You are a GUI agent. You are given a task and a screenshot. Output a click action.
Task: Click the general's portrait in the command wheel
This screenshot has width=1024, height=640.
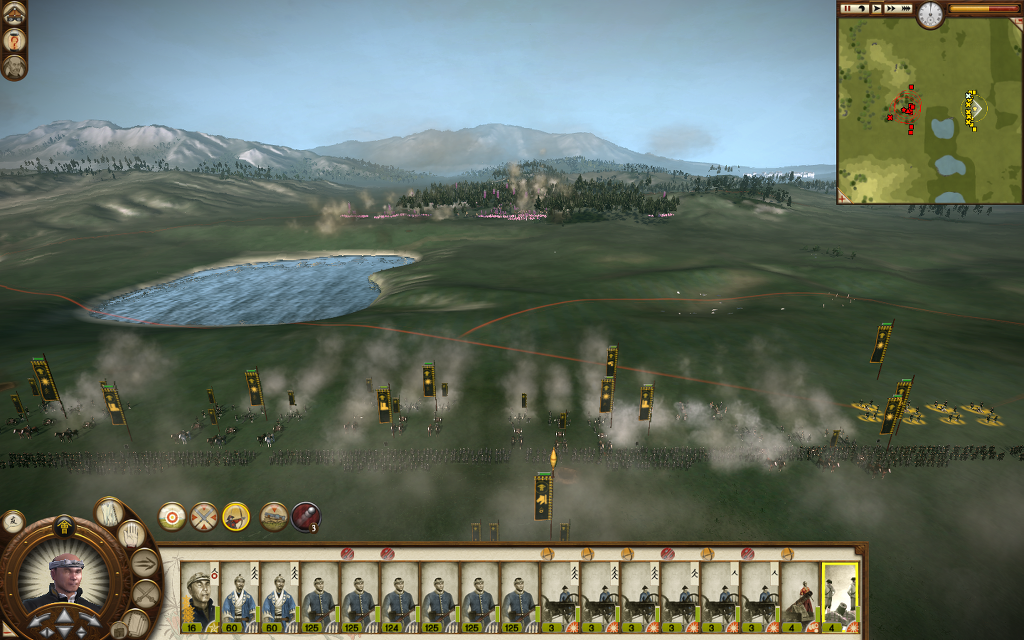63,579
